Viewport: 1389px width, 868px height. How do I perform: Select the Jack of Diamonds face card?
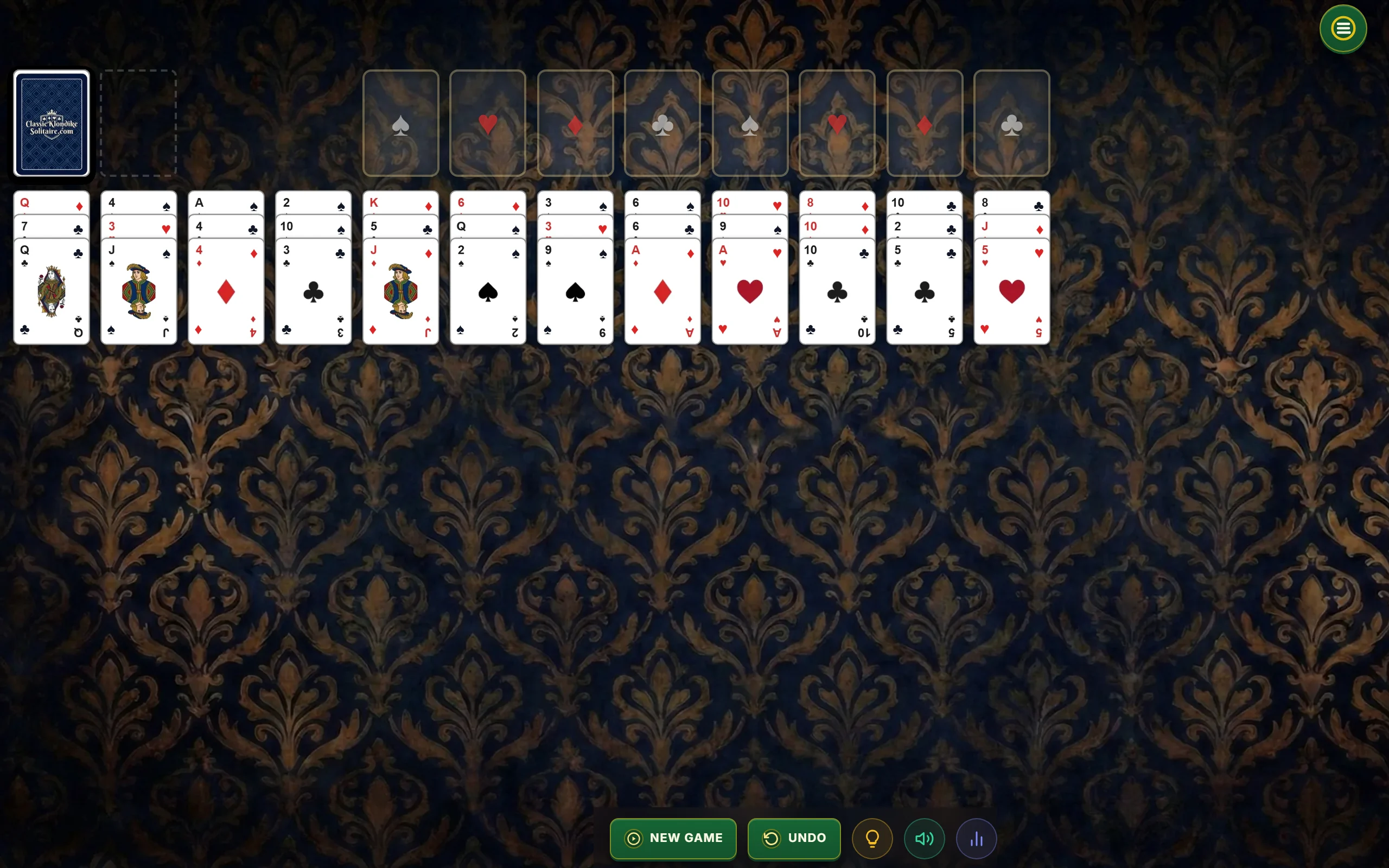coord(400,293)
